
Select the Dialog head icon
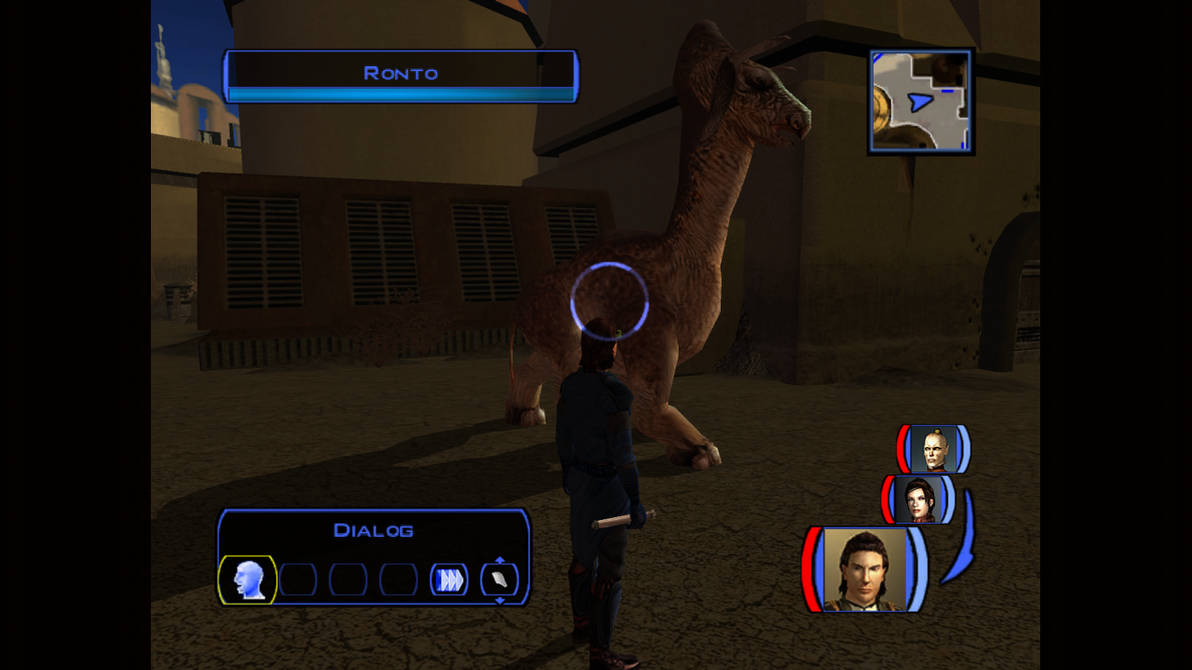(x=247, y=580)
